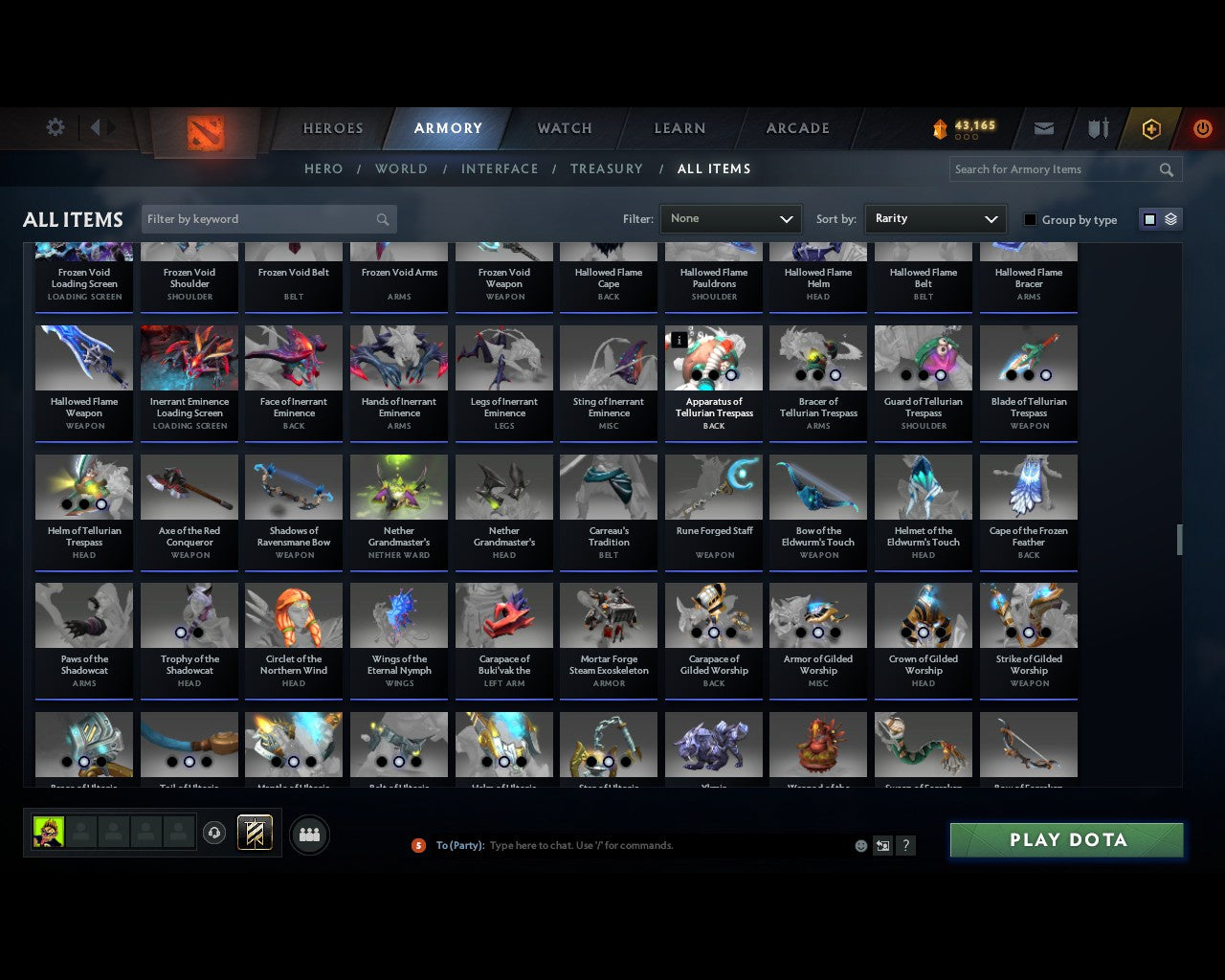Open the battle report shield-and-sword icon
The width and height of the screenshot is (1225, 980).
pyautogui.click(x=1097, y=128)
